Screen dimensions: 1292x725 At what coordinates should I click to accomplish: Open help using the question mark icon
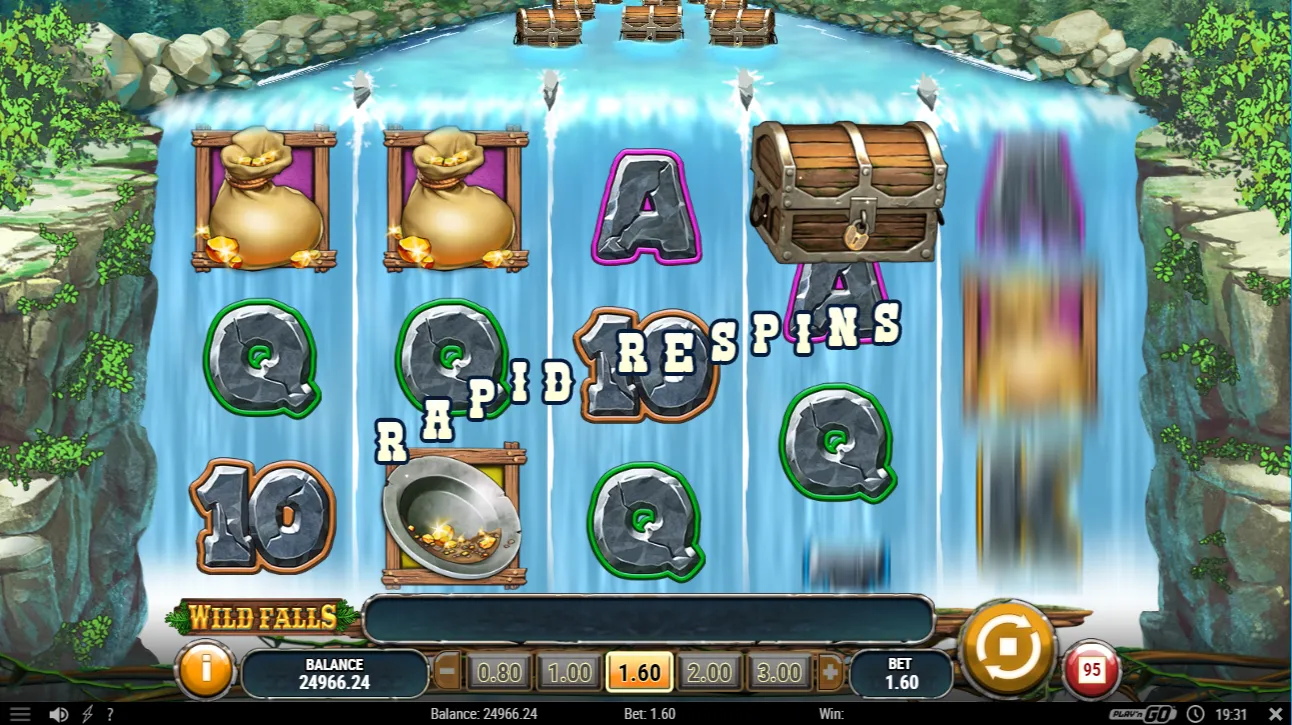pos(110,714)
